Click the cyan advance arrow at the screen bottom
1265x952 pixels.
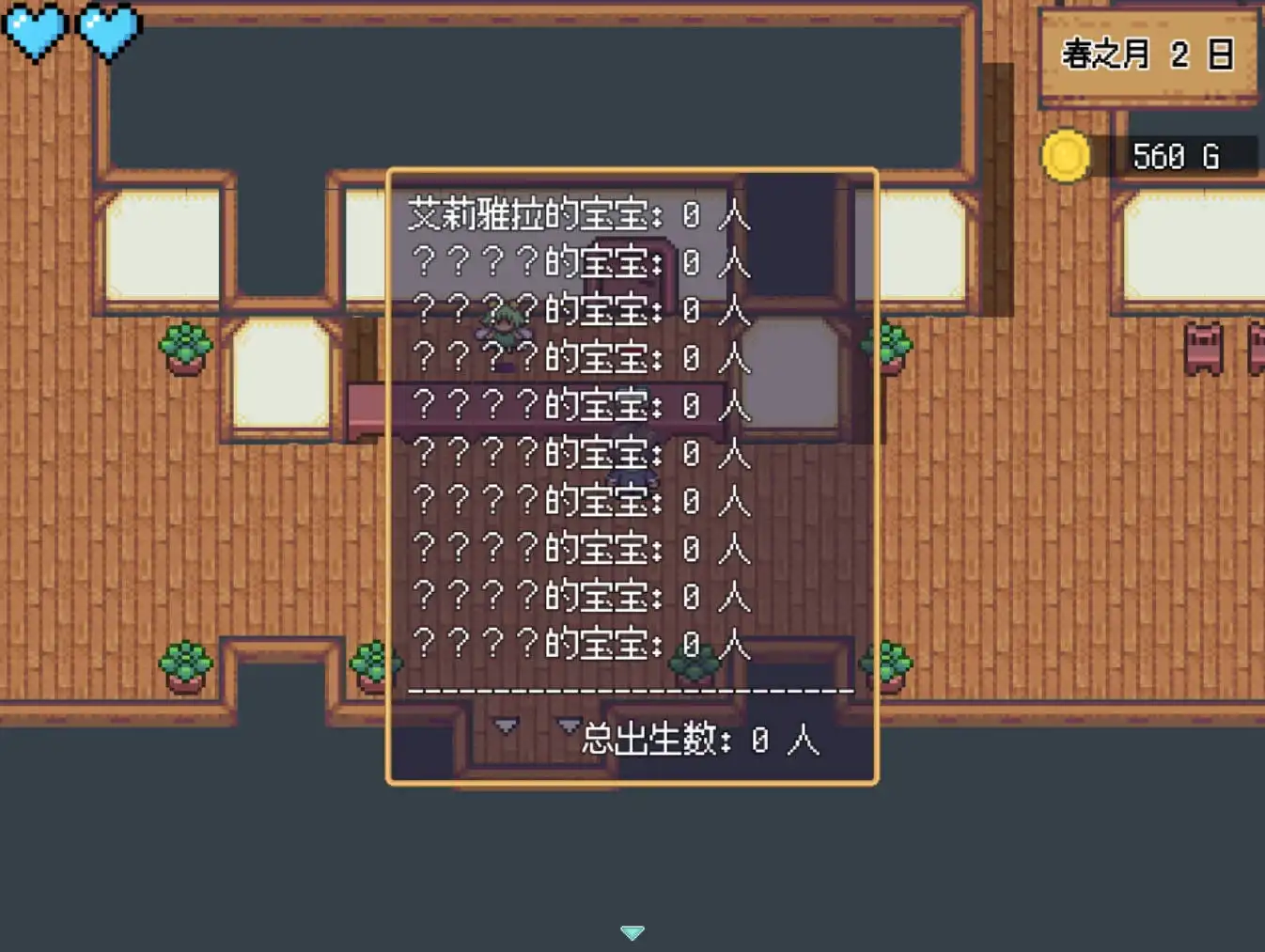coord(632,931)
